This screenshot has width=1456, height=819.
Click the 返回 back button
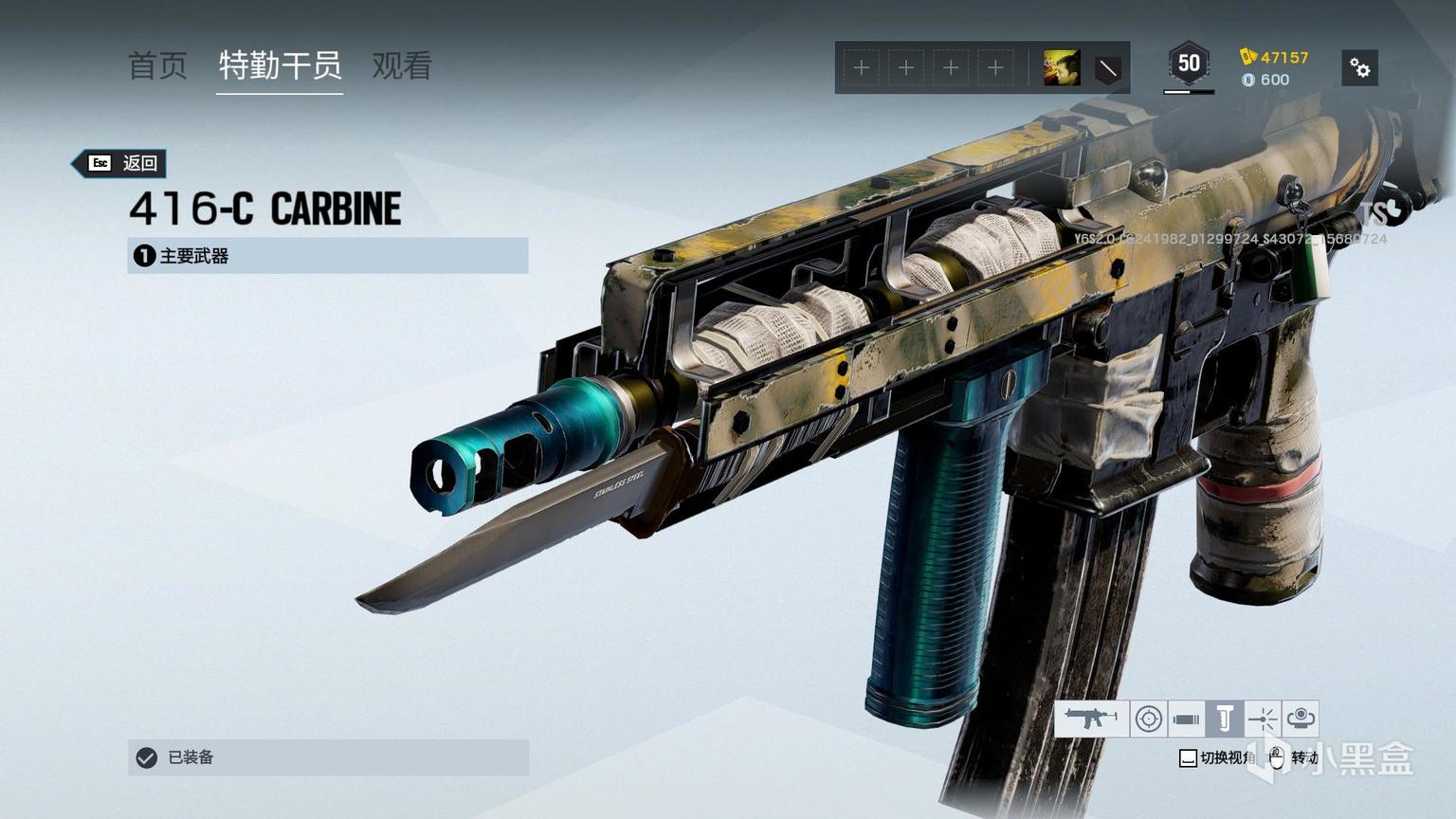125,163
